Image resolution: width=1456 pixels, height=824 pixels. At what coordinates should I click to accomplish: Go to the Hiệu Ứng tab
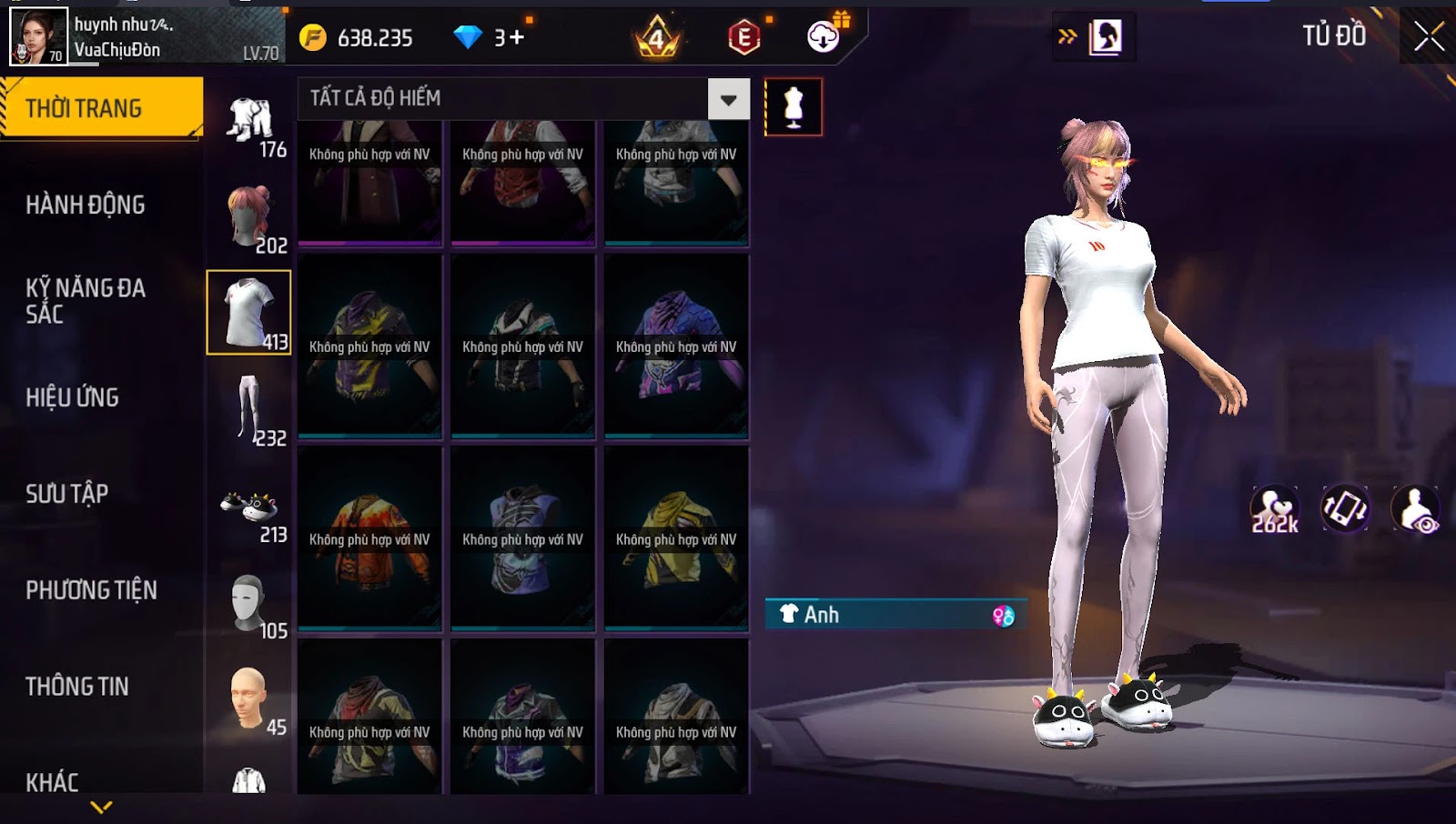coord(73,397)
